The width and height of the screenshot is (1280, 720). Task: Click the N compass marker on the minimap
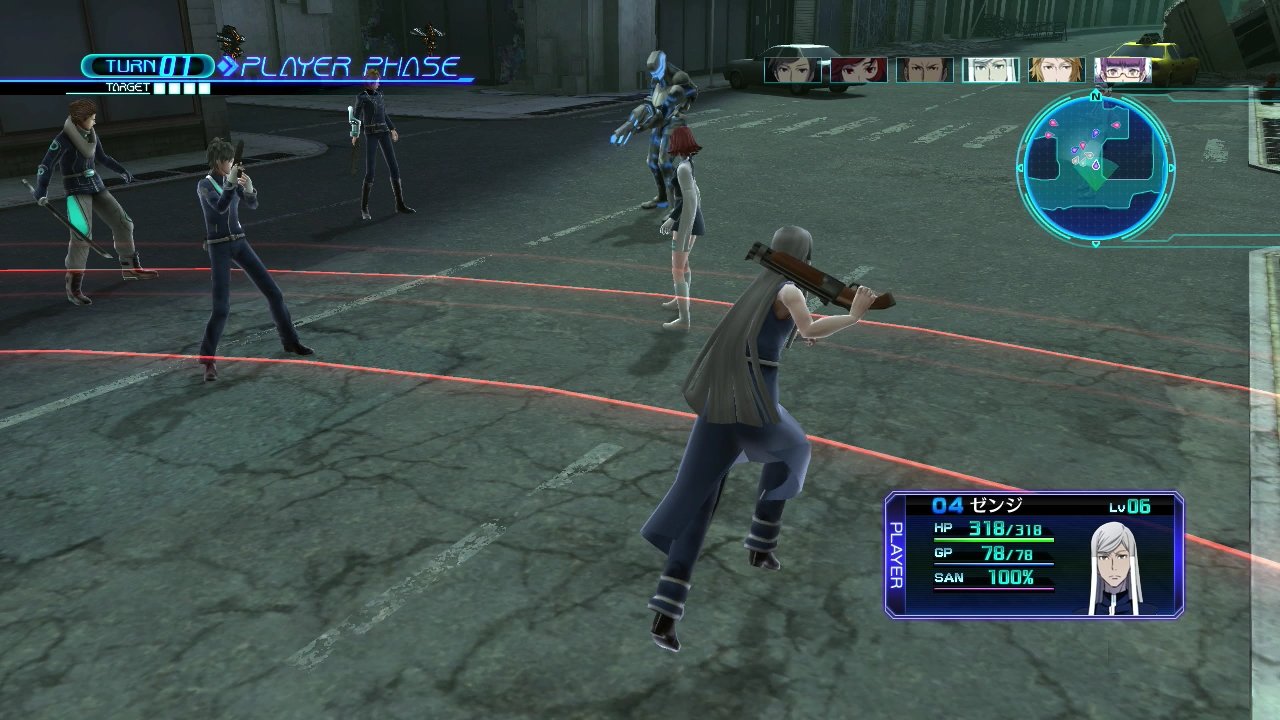click(x=1094, y=96)
